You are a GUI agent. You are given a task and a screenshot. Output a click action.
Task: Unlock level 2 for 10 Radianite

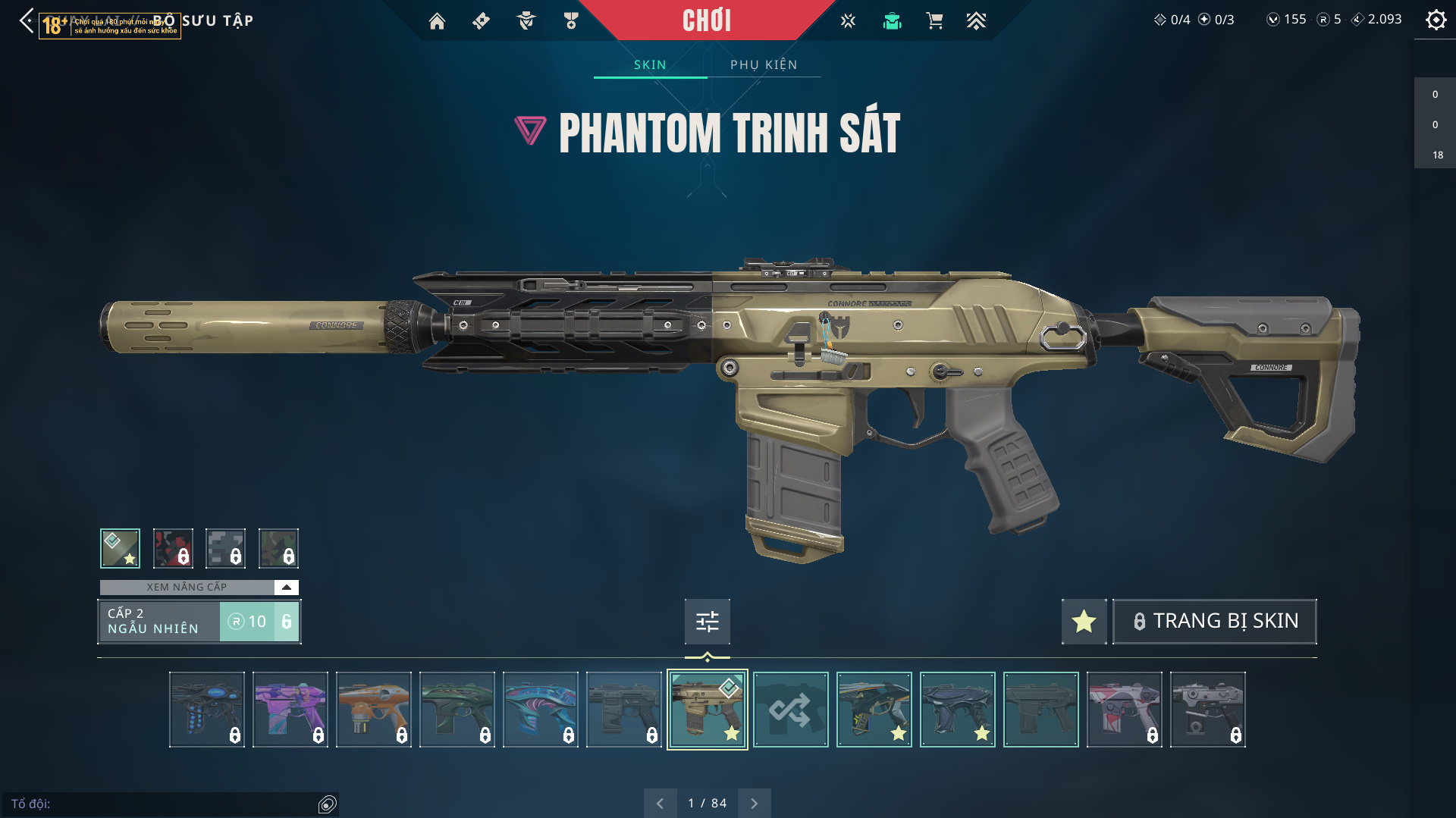259,622
